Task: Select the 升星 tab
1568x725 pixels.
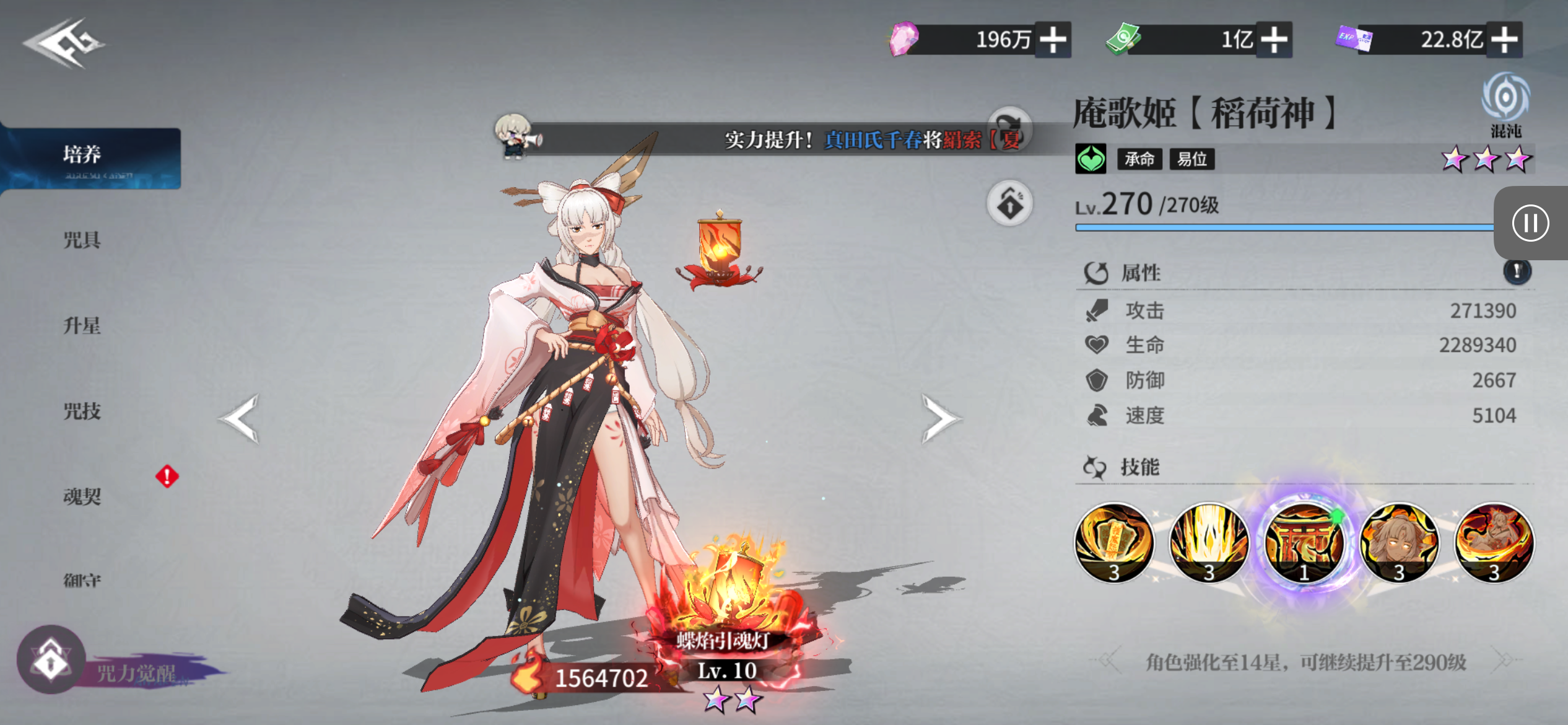Action: pyautogui.click(x=82, y=325)
